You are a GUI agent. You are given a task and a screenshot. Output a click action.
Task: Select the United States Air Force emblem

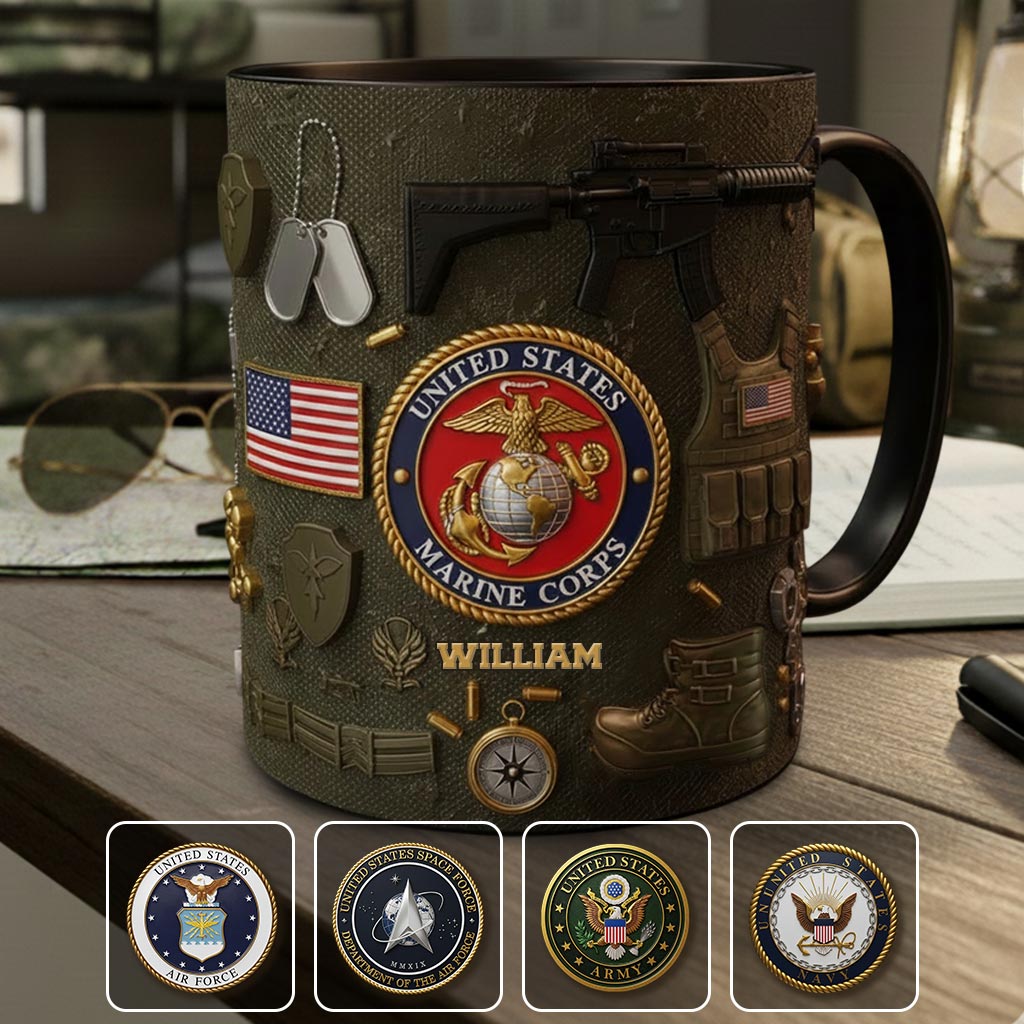[x=201, y=916]
